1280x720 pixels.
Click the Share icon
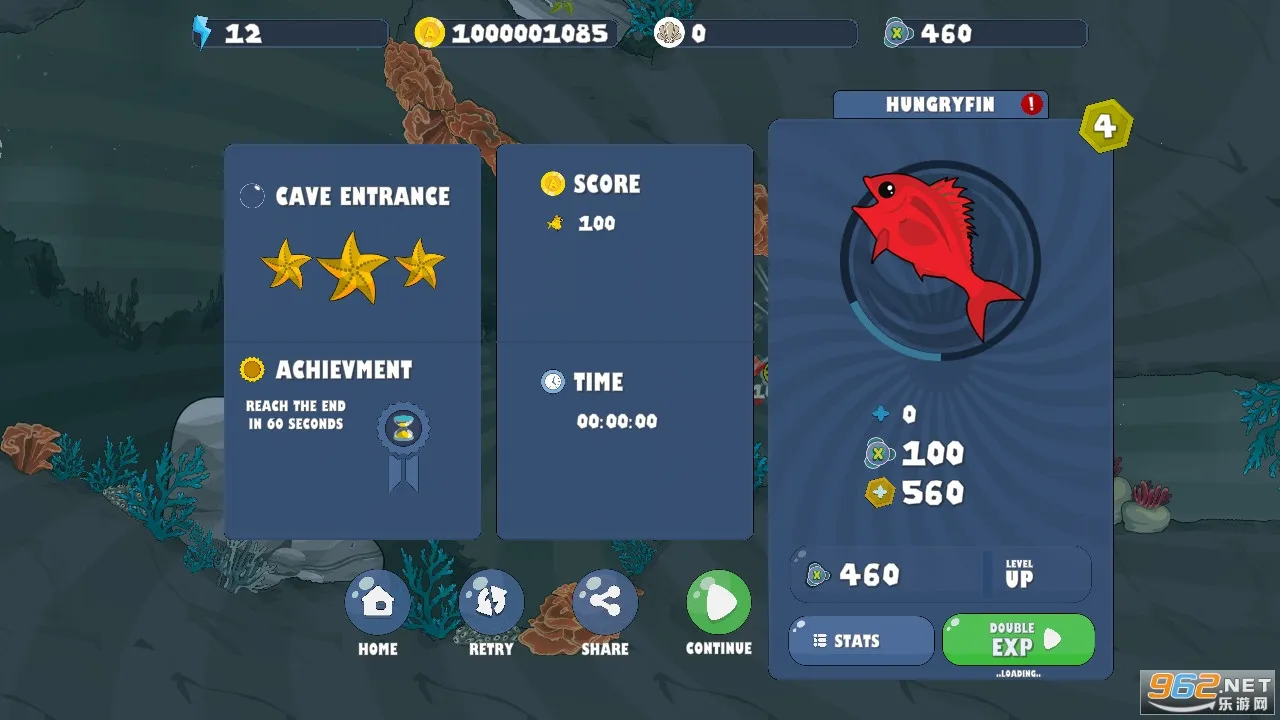point(605,602)
